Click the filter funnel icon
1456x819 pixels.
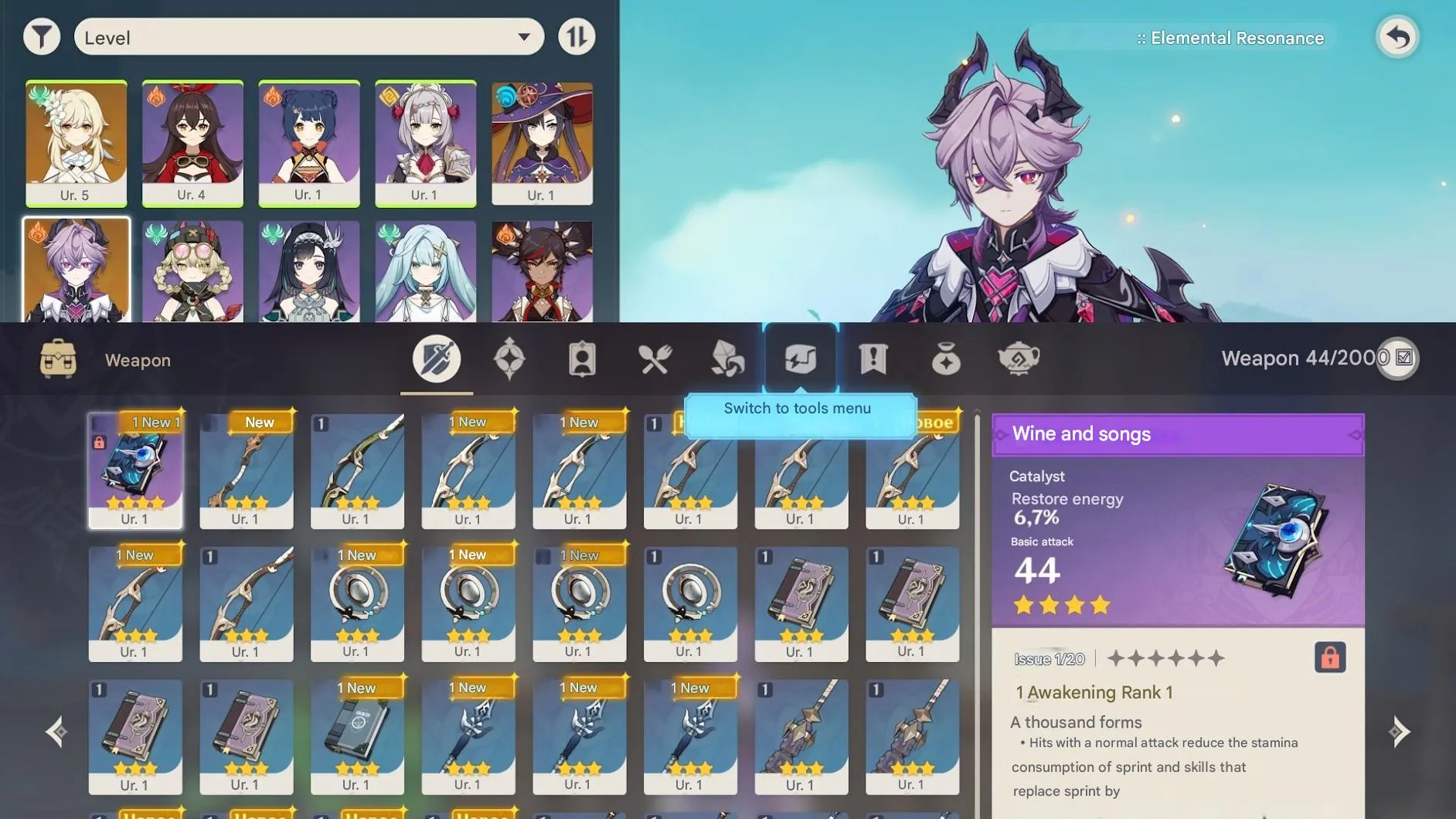pyautogui.click(x=43, y=36)
